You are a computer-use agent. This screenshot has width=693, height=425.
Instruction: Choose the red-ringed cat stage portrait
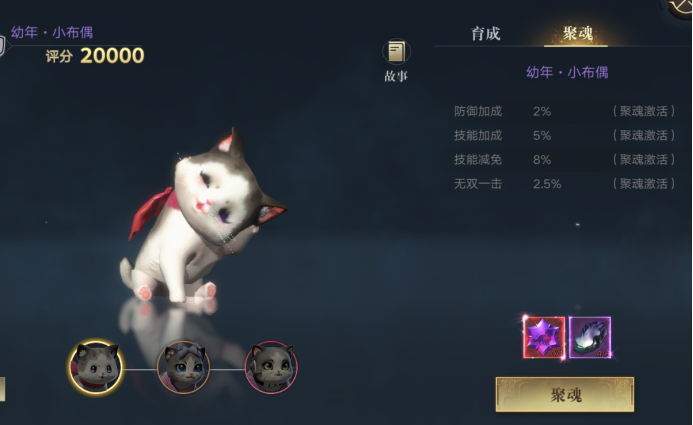[x=270, y=367]
